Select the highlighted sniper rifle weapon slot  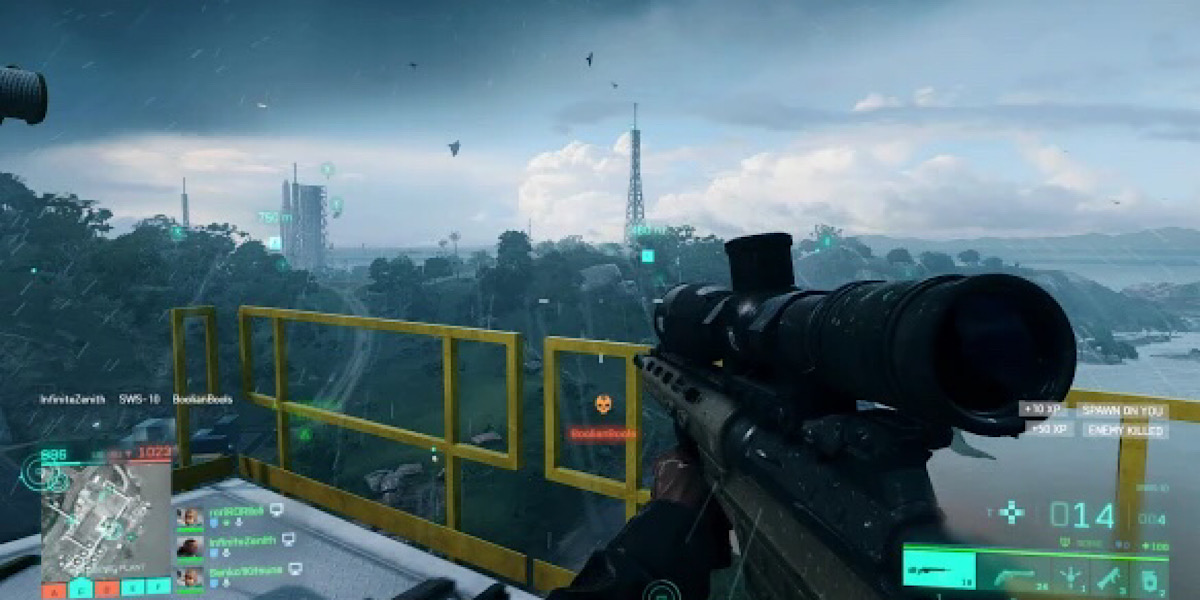[939, 571]
